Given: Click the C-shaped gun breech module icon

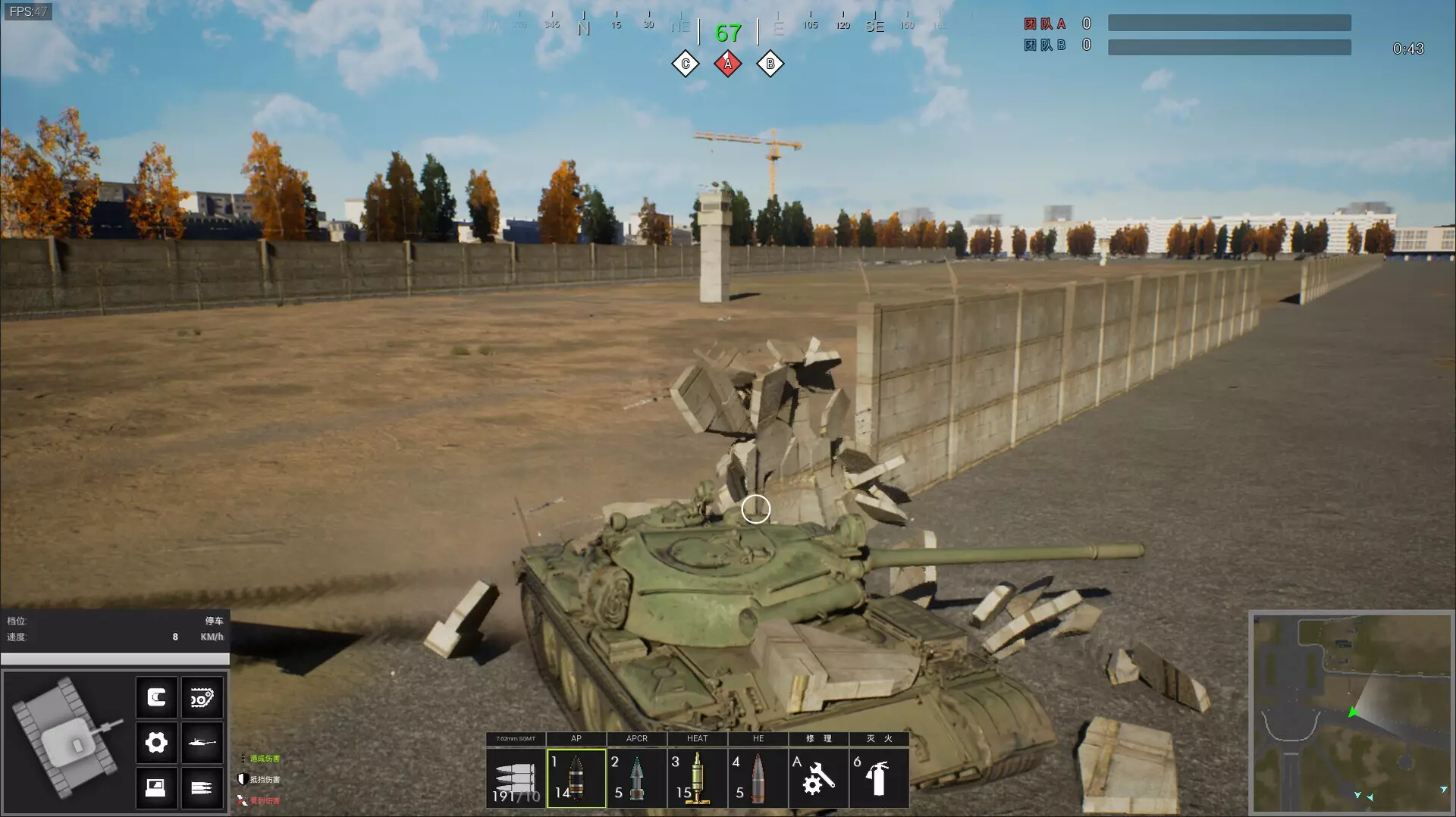Looking at the screenshot, I should [x=156, y=698].
